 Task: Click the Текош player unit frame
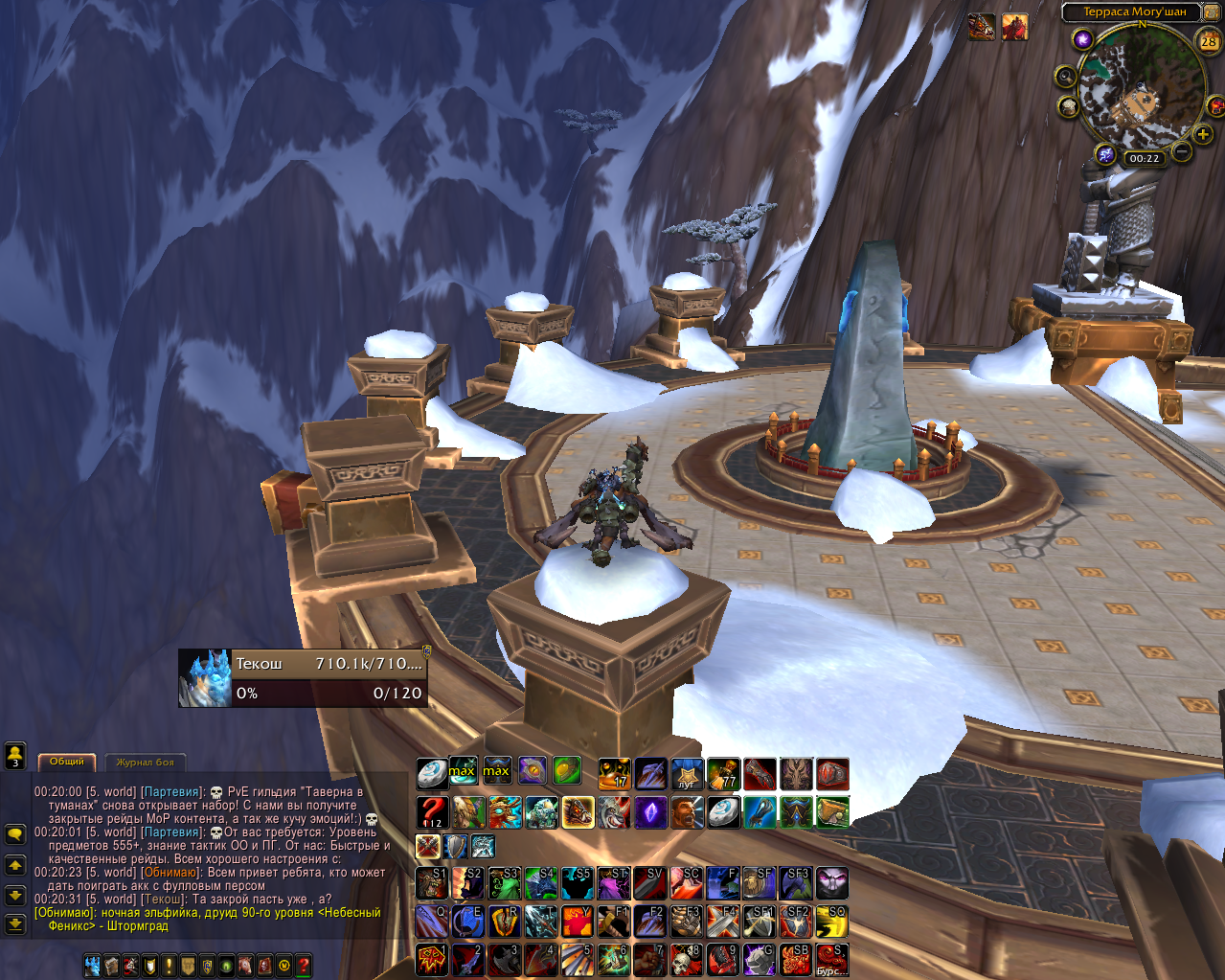pyautogui.click(x=303, y=678)
